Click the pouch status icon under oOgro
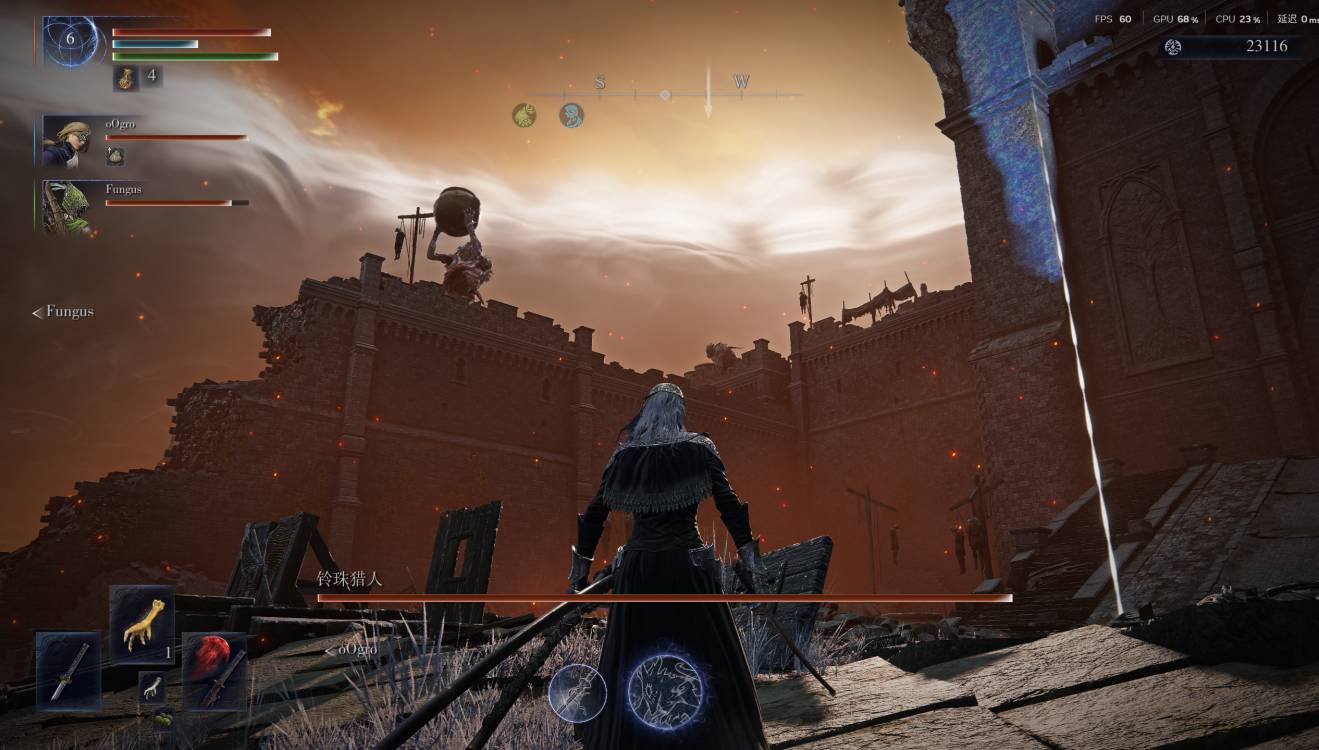Screen dimensions: 1319x750 [115, 156]
